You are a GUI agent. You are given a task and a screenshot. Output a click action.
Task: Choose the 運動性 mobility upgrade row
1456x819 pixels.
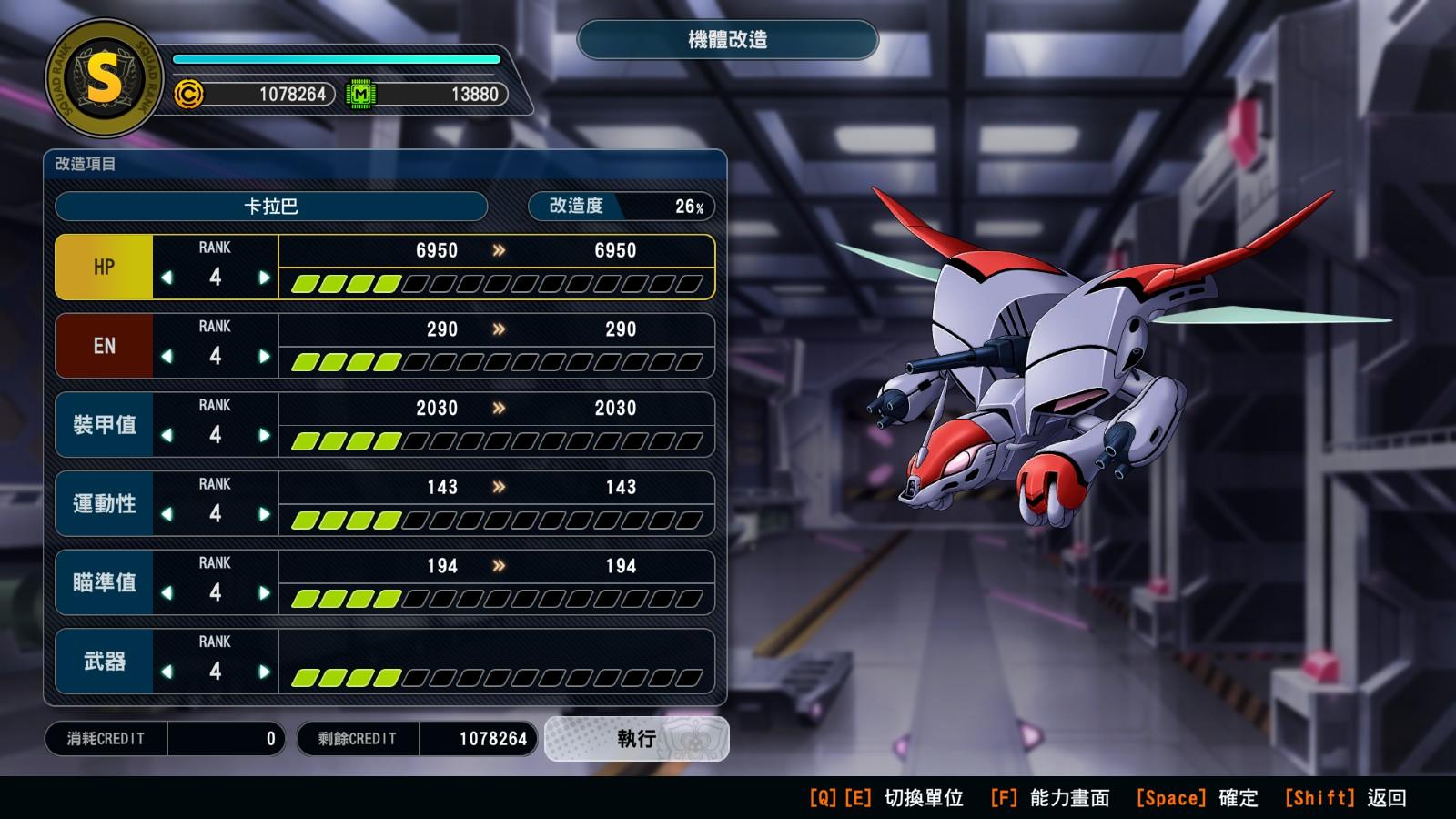[104, 503]
